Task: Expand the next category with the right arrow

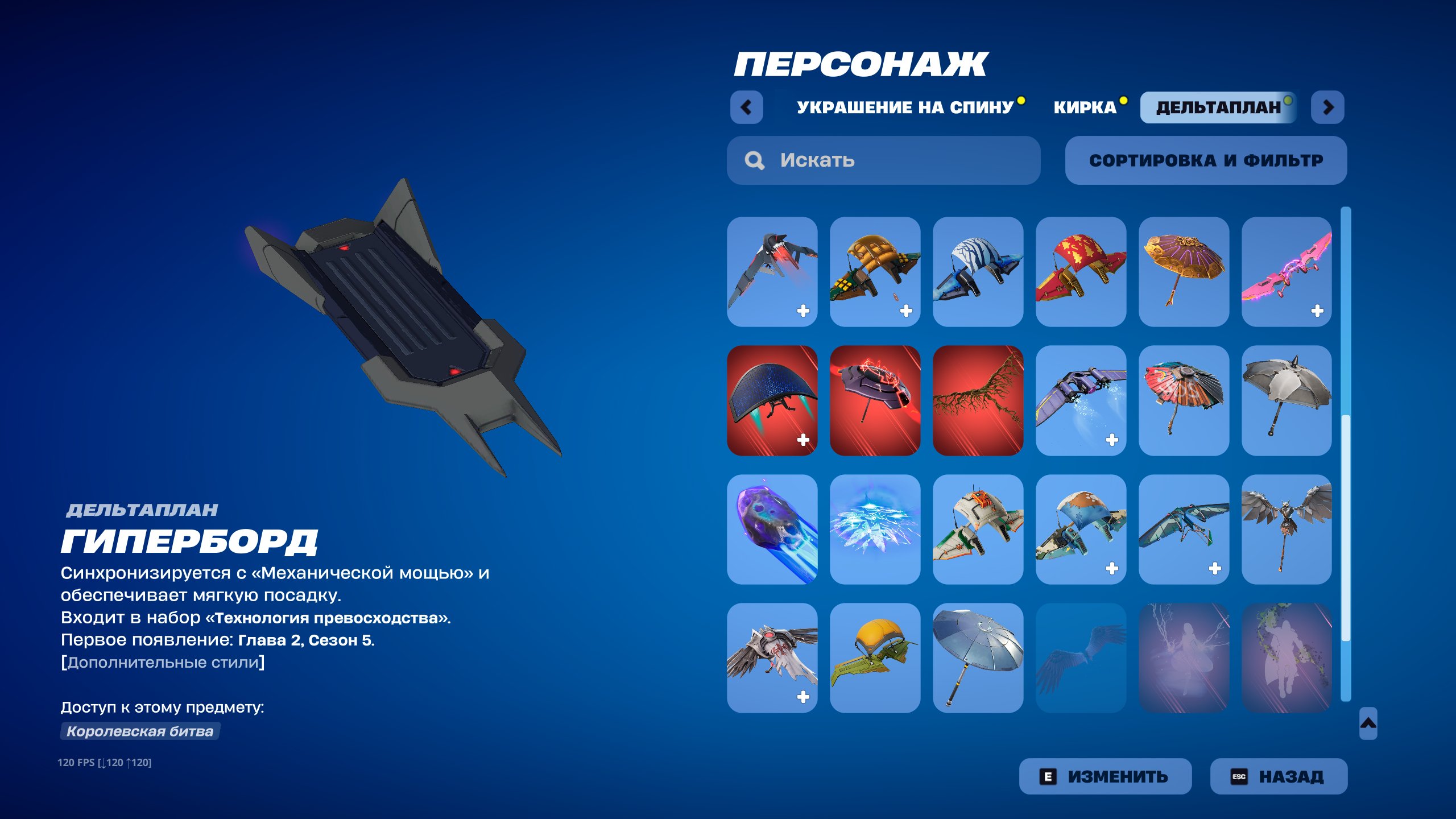Action: [1329, 108]
